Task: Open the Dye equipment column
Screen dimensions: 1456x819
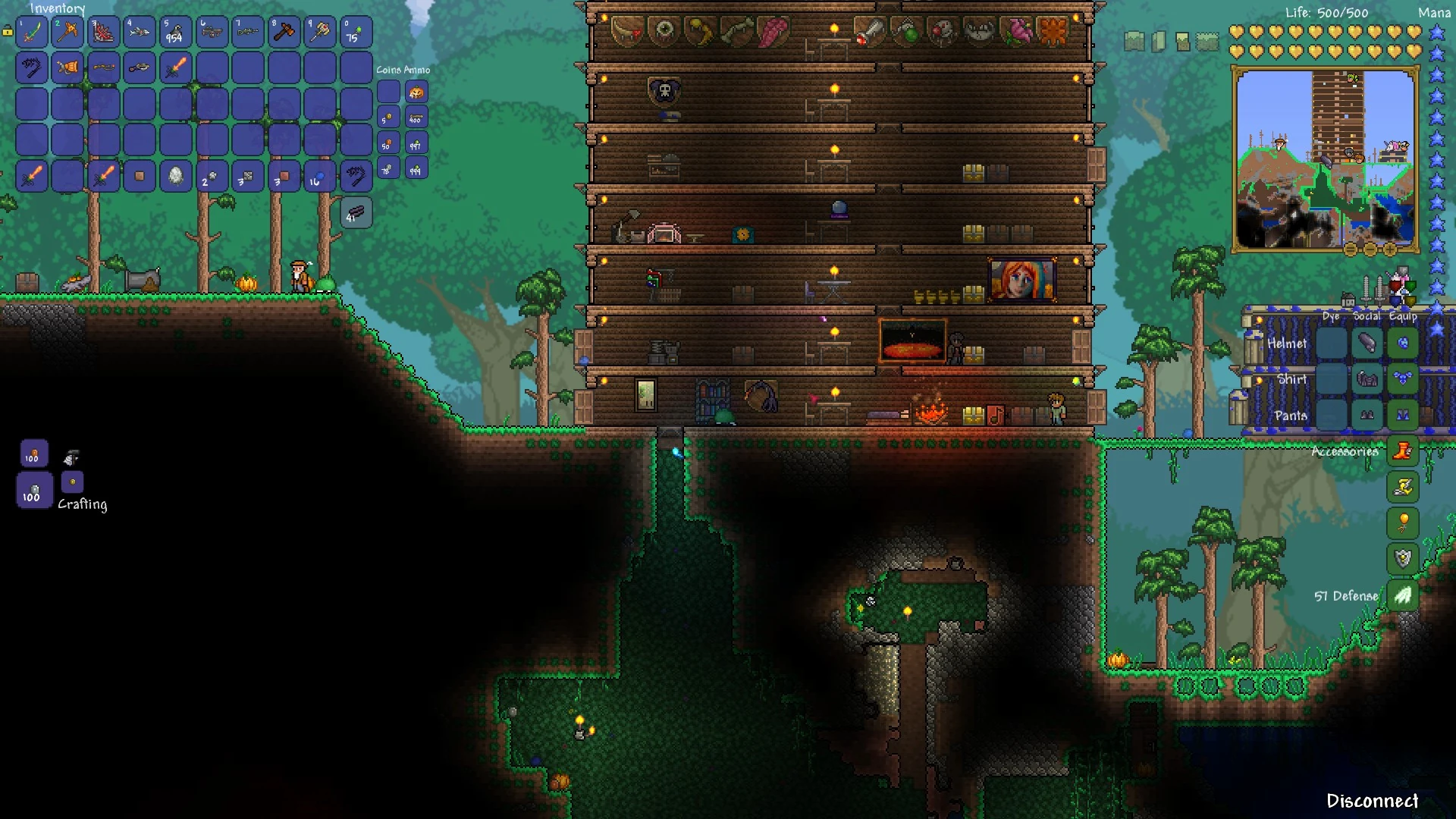Action: coord(1332,317)
